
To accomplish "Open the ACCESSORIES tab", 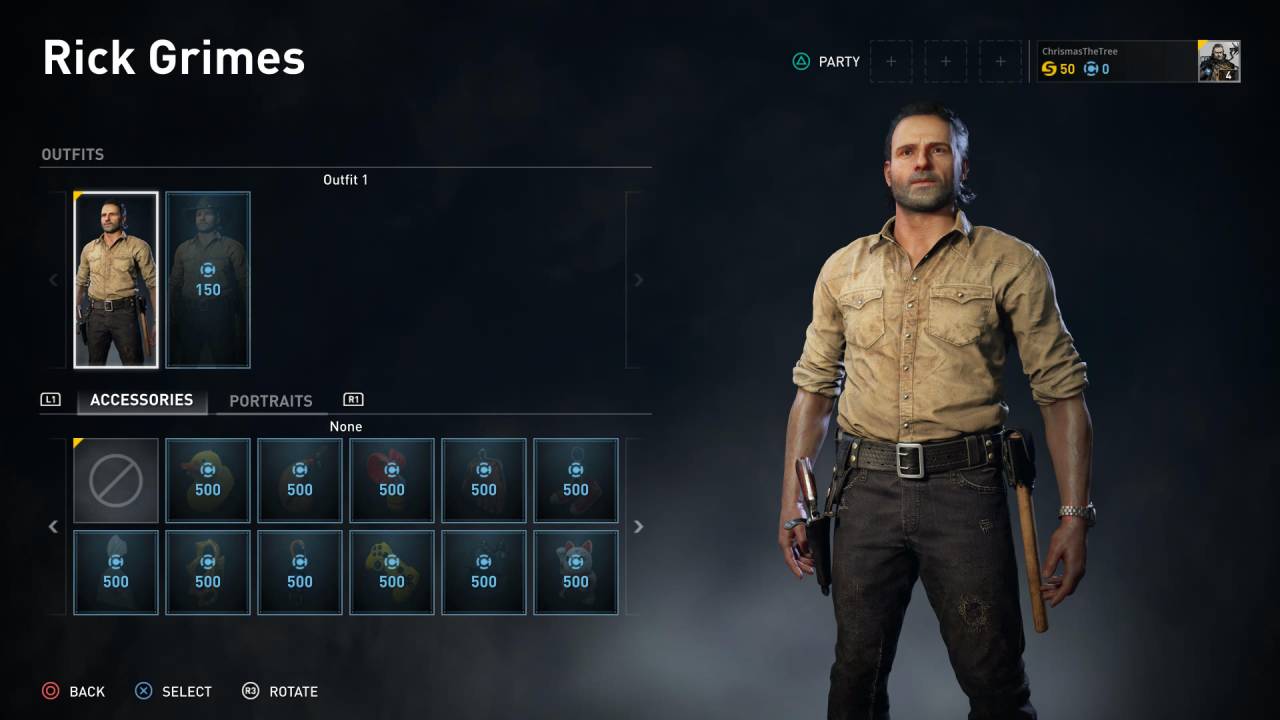I will [141, 400].
